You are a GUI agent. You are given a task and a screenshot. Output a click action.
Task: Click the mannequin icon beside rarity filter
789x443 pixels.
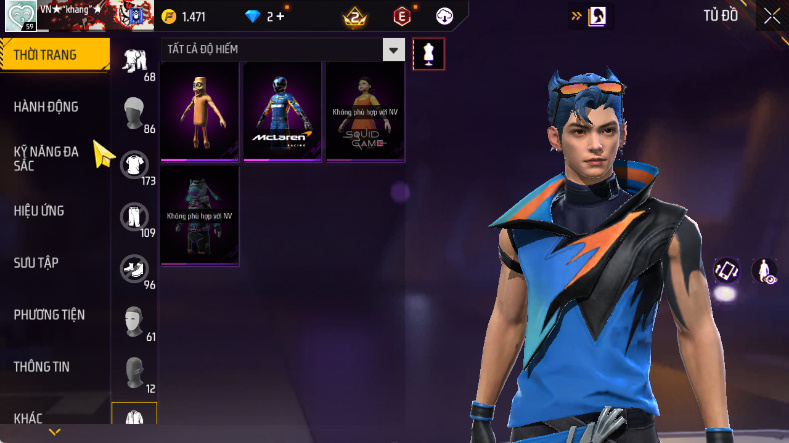tap(428, 54)
